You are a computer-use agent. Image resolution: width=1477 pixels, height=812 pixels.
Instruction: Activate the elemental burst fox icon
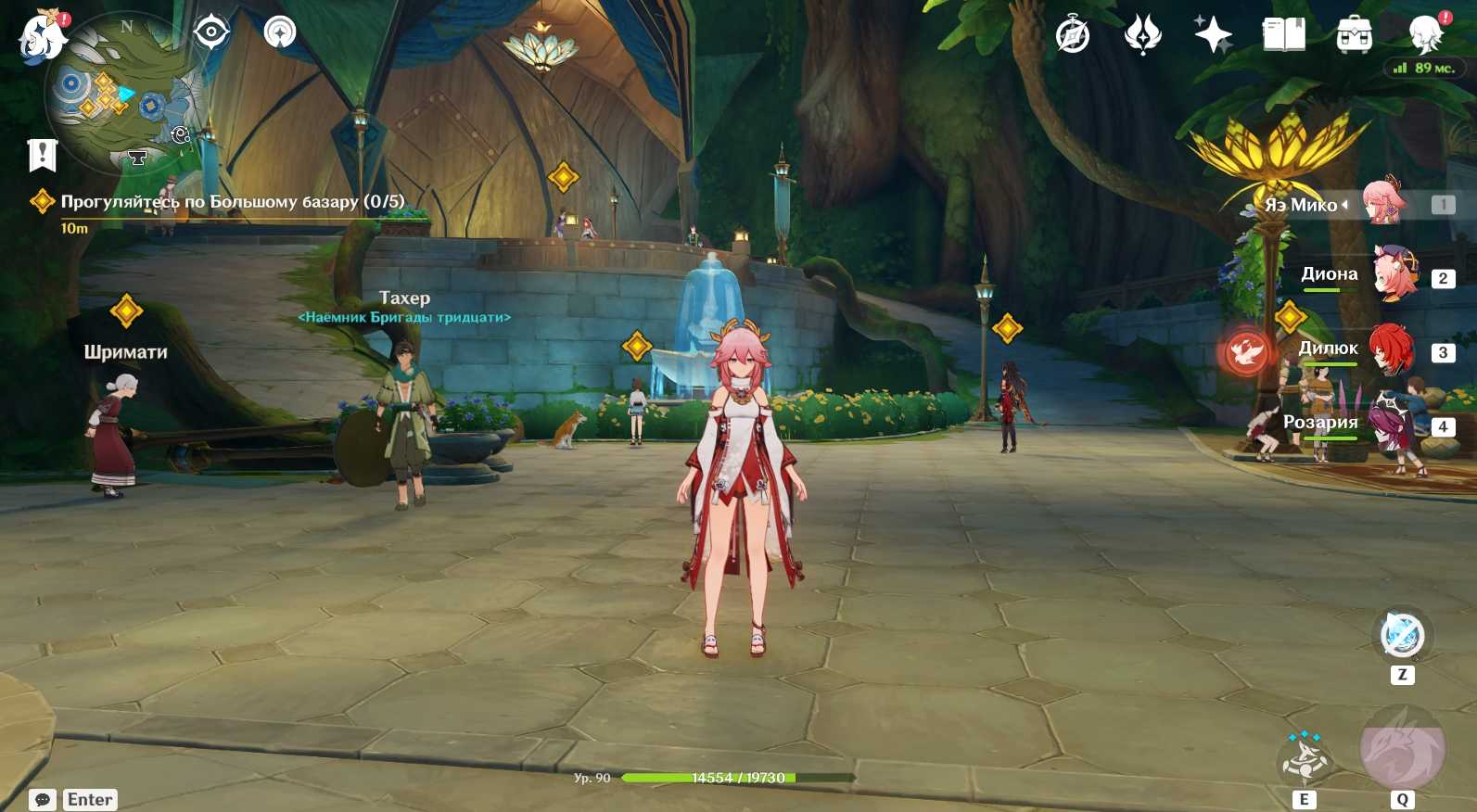point(1402,748)
